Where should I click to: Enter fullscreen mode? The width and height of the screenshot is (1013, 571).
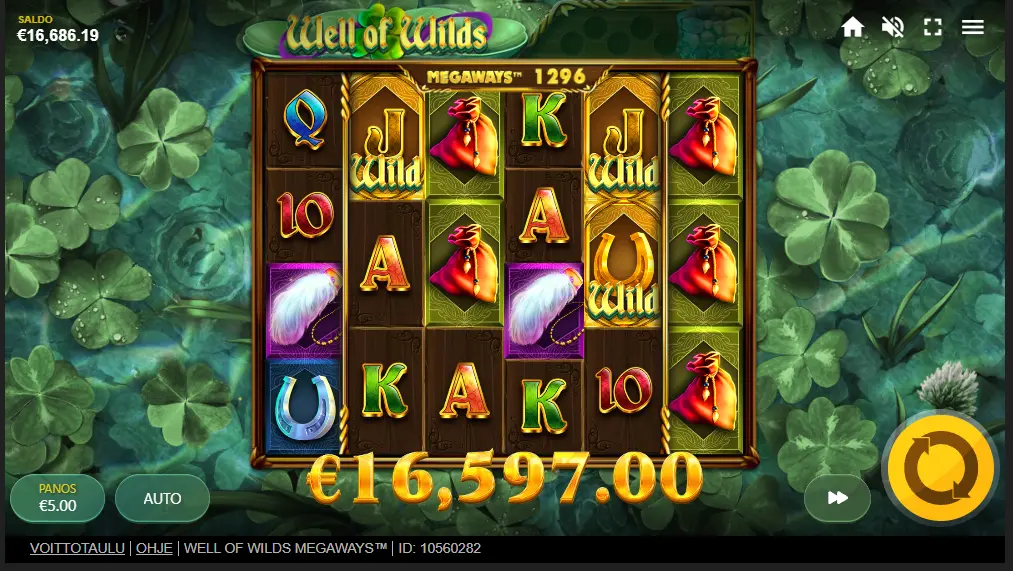pos(933,27)
